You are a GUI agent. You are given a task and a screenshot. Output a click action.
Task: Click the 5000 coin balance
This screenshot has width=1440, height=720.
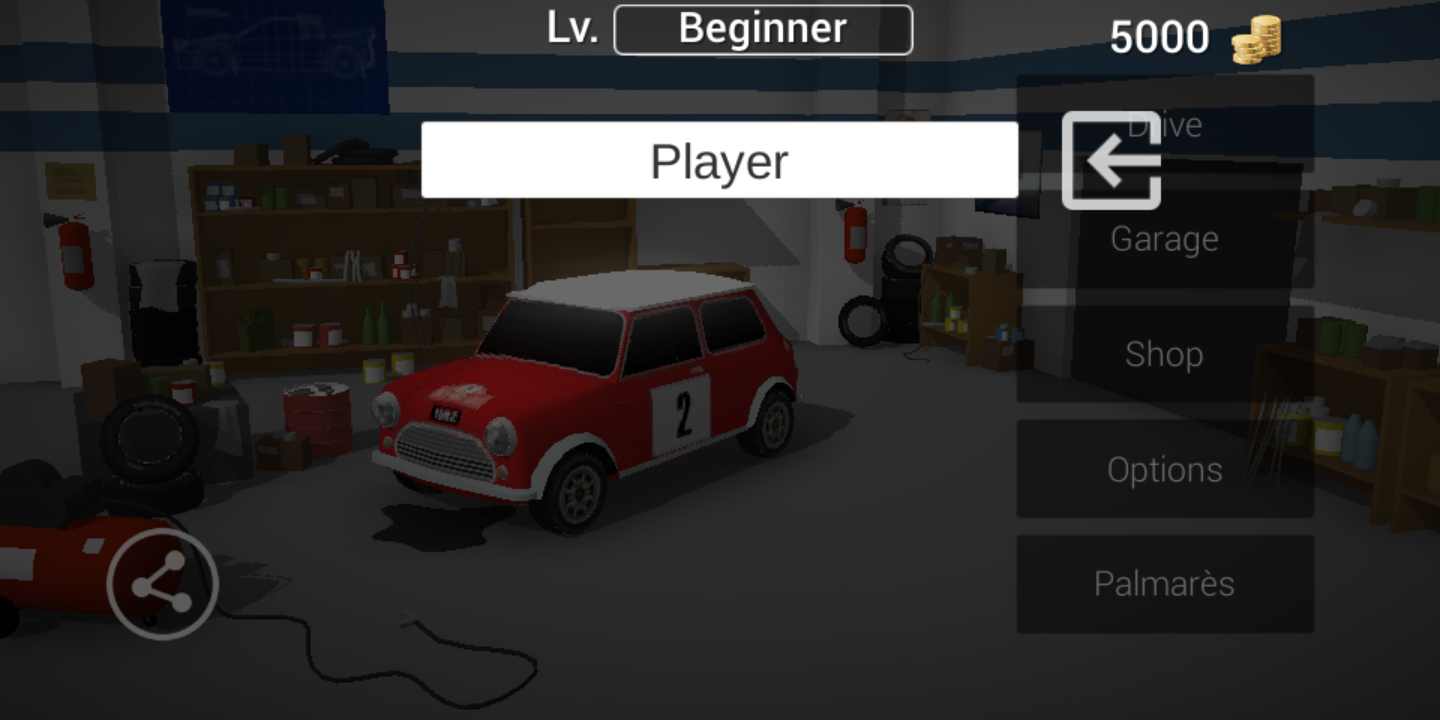(x=1161, y=35)
